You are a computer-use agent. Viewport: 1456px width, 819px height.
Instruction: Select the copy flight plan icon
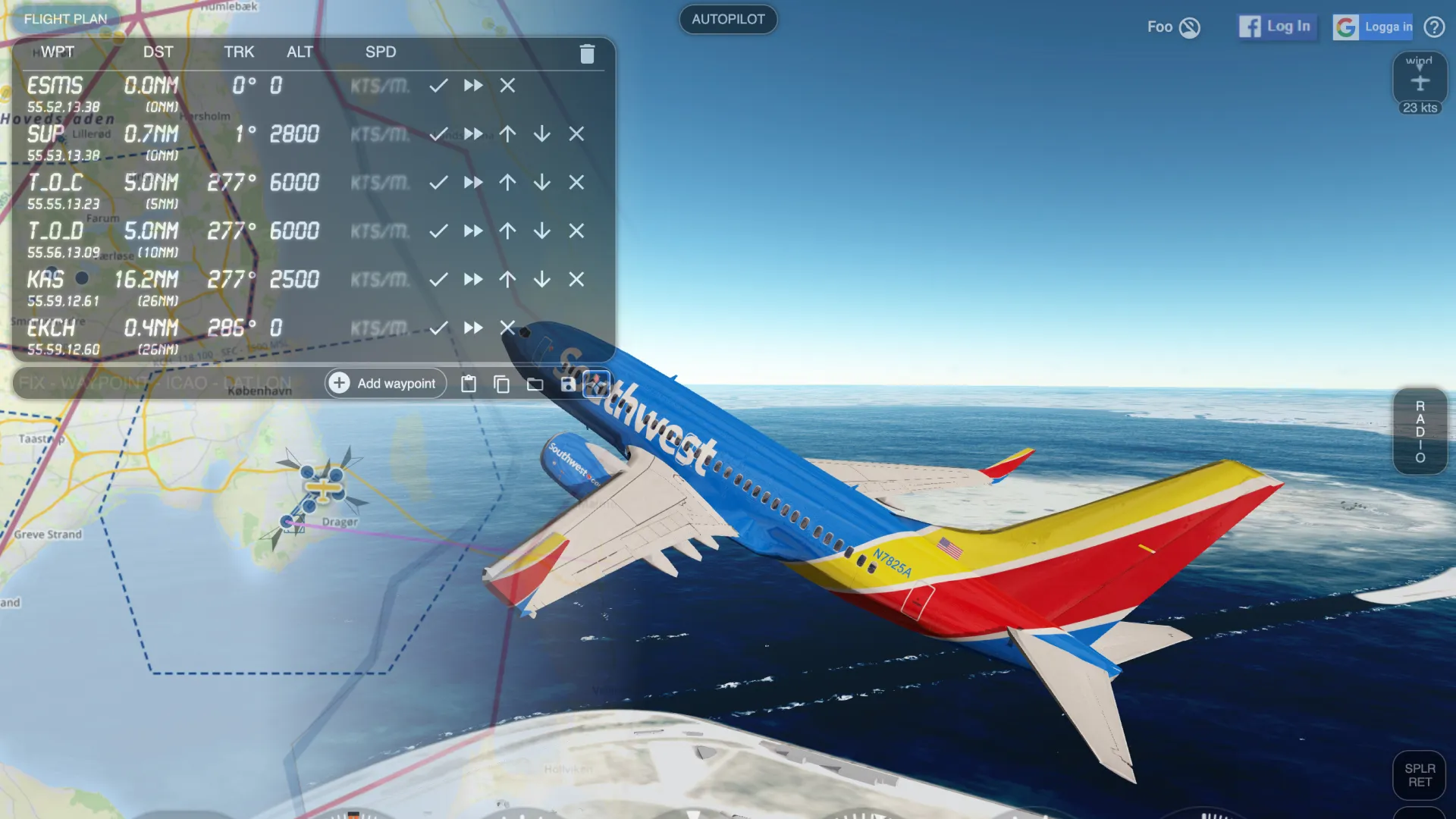[x=501, y=384]
